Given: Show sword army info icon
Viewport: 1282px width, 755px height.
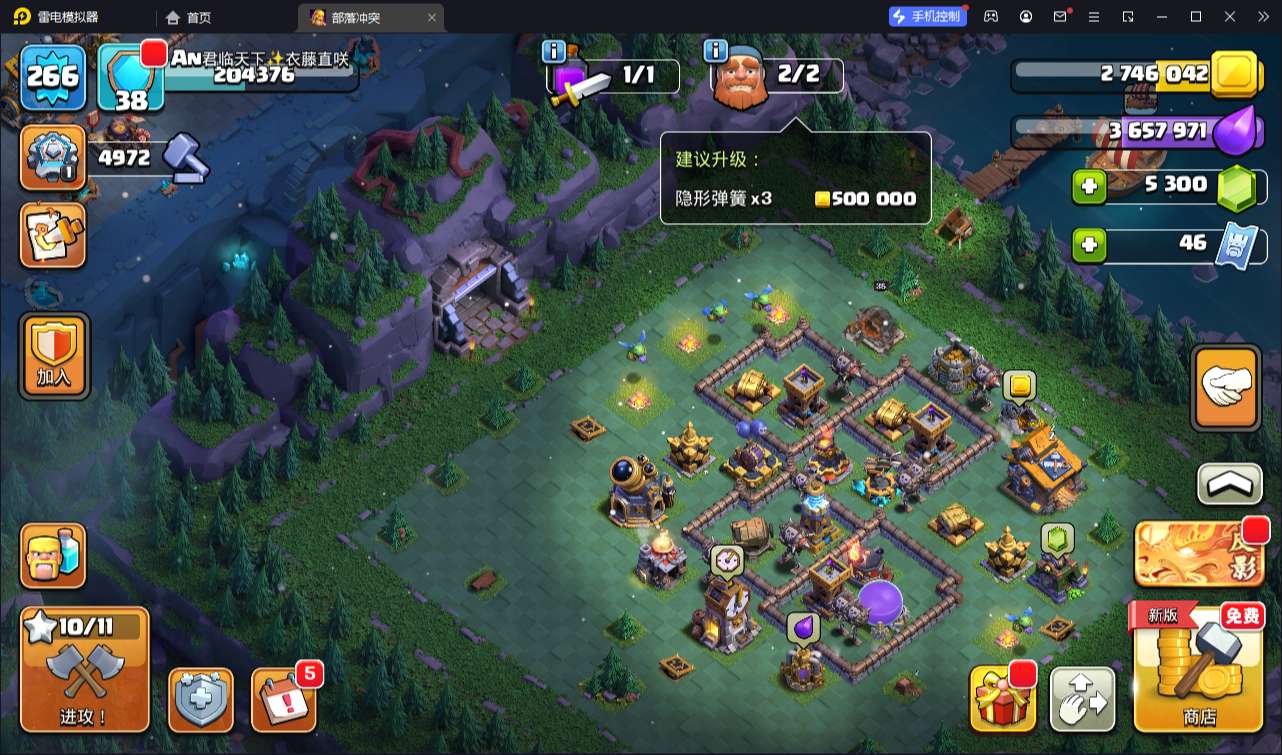Looking at the screenshot, I should point(553,51).
